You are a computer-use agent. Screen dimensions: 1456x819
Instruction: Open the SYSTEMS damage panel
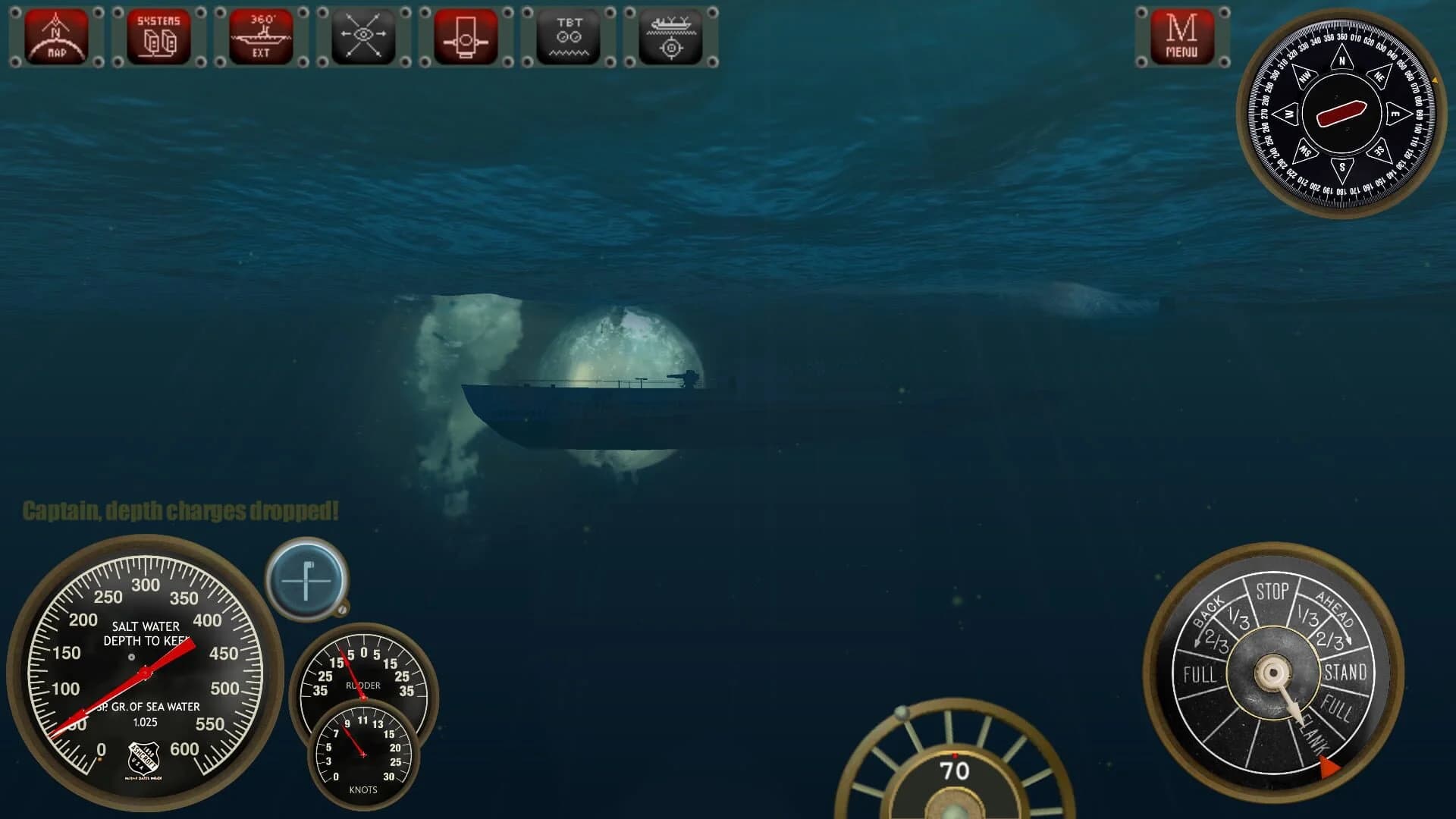click(158, 36)
